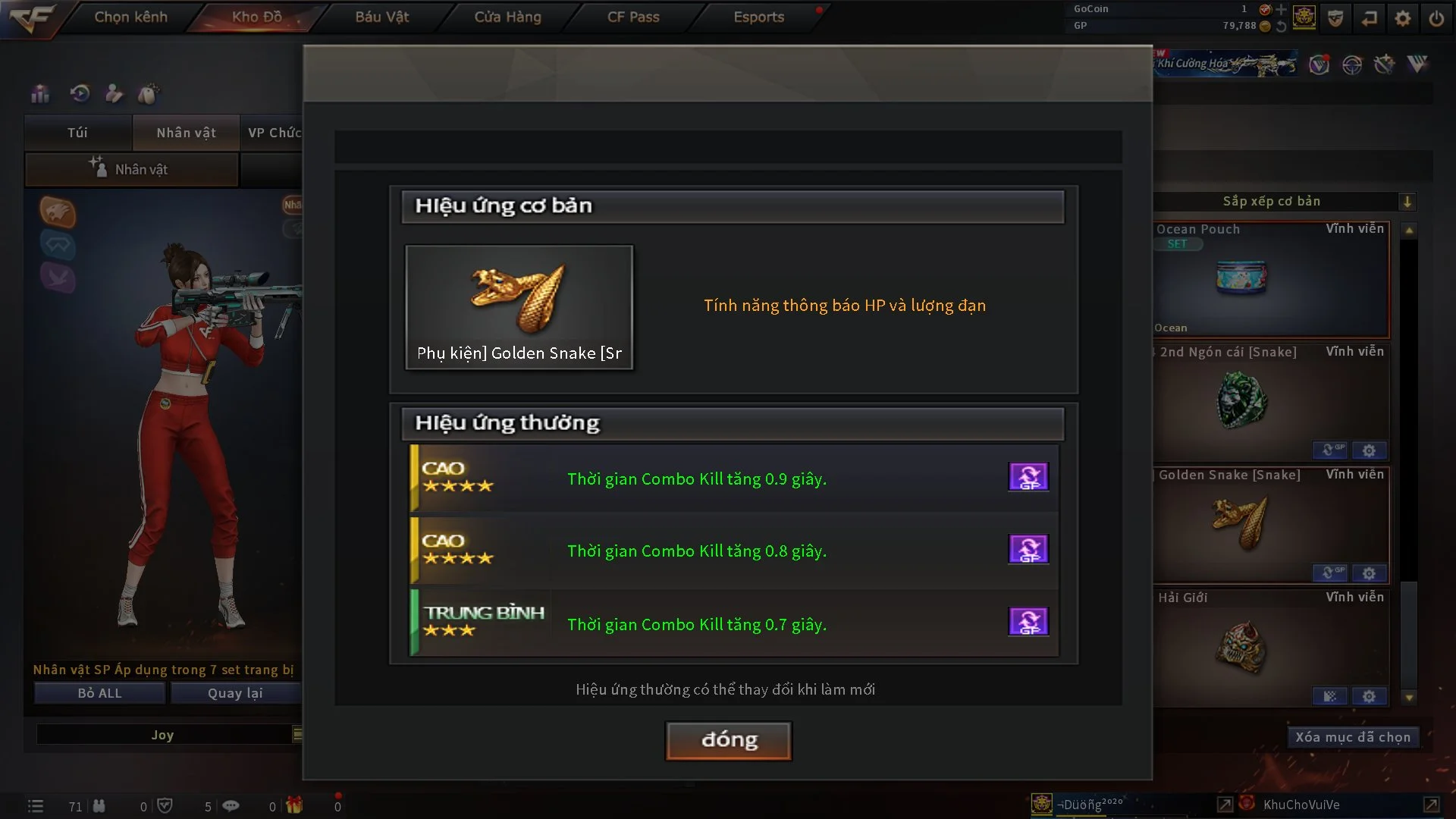The height and width of the screenshot is (819, 1456).
Task: Click Xóa mục đã chọn button
Action: 1353,737
